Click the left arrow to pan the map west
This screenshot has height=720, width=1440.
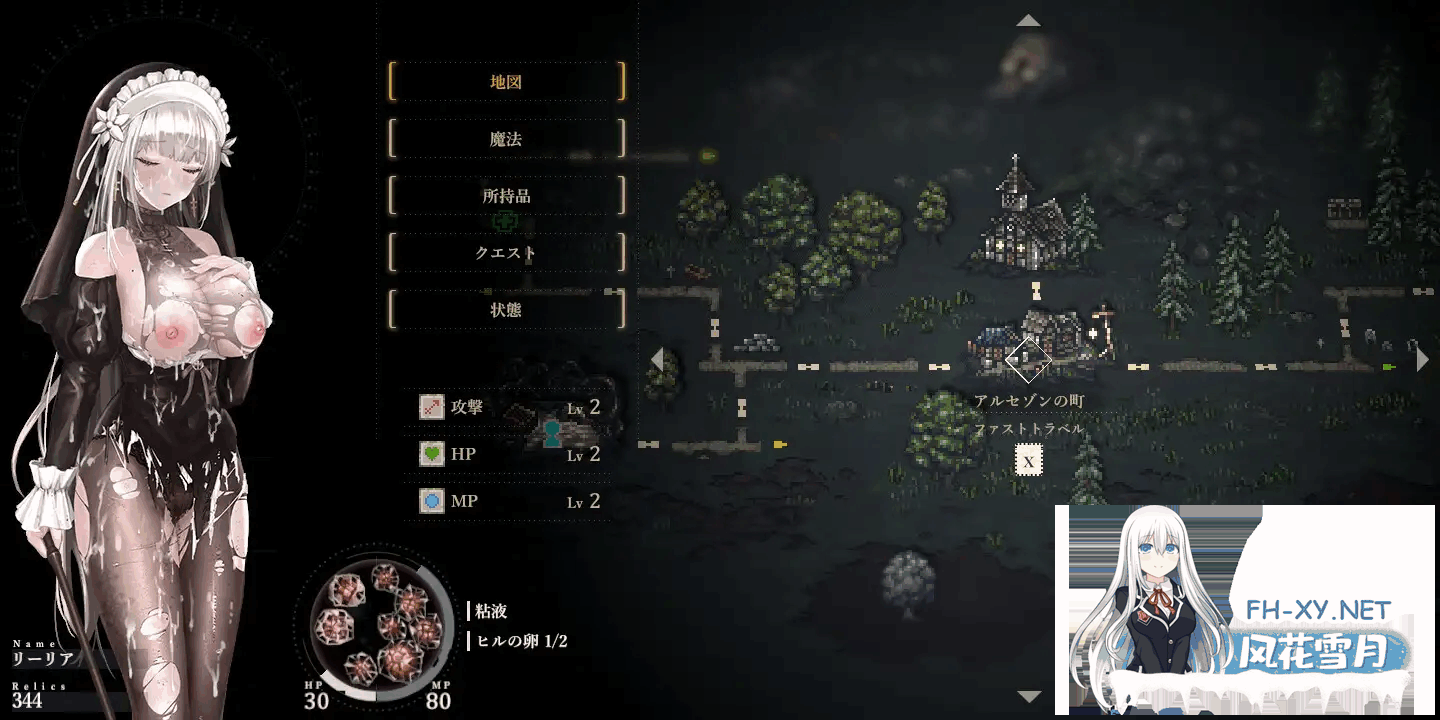click(657, 357)
